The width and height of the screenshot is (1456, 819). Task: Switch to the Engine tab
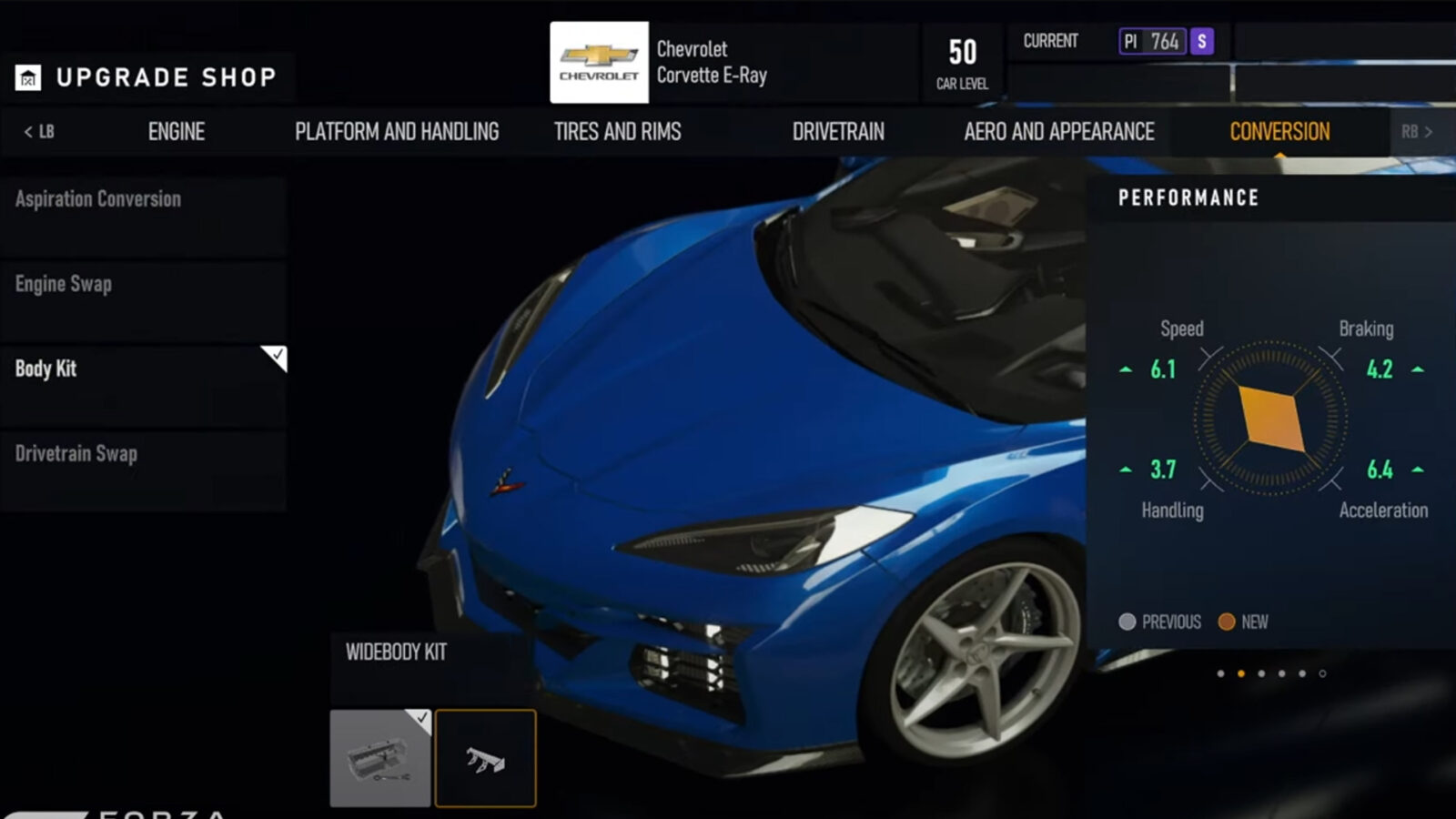tap(176, 131)
